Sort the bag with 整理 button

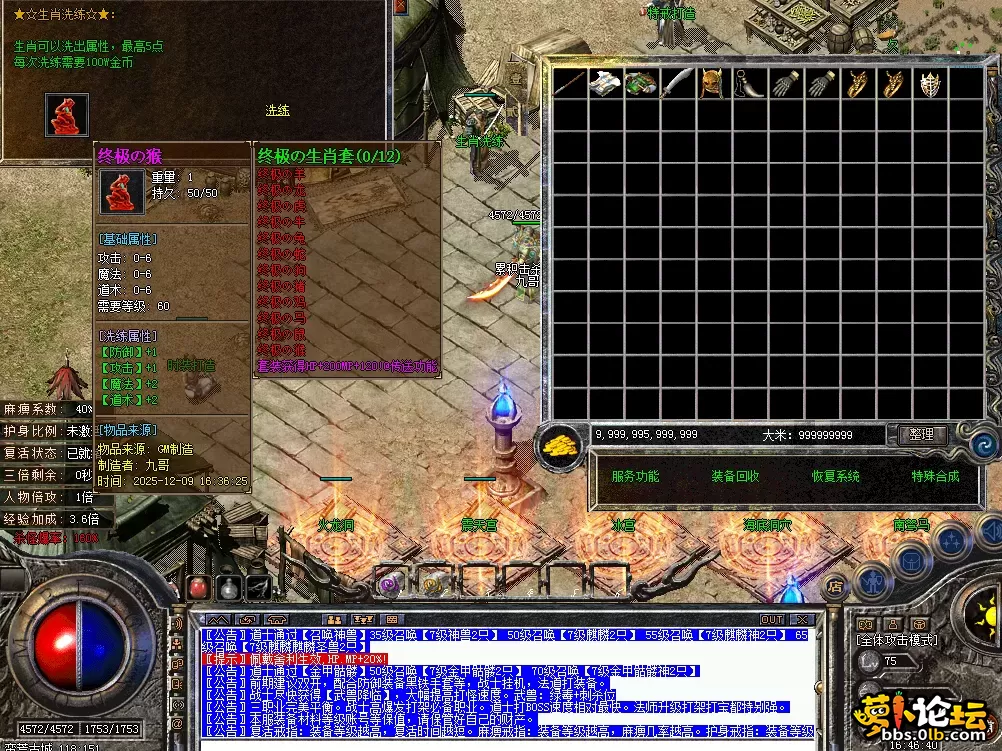921,434
